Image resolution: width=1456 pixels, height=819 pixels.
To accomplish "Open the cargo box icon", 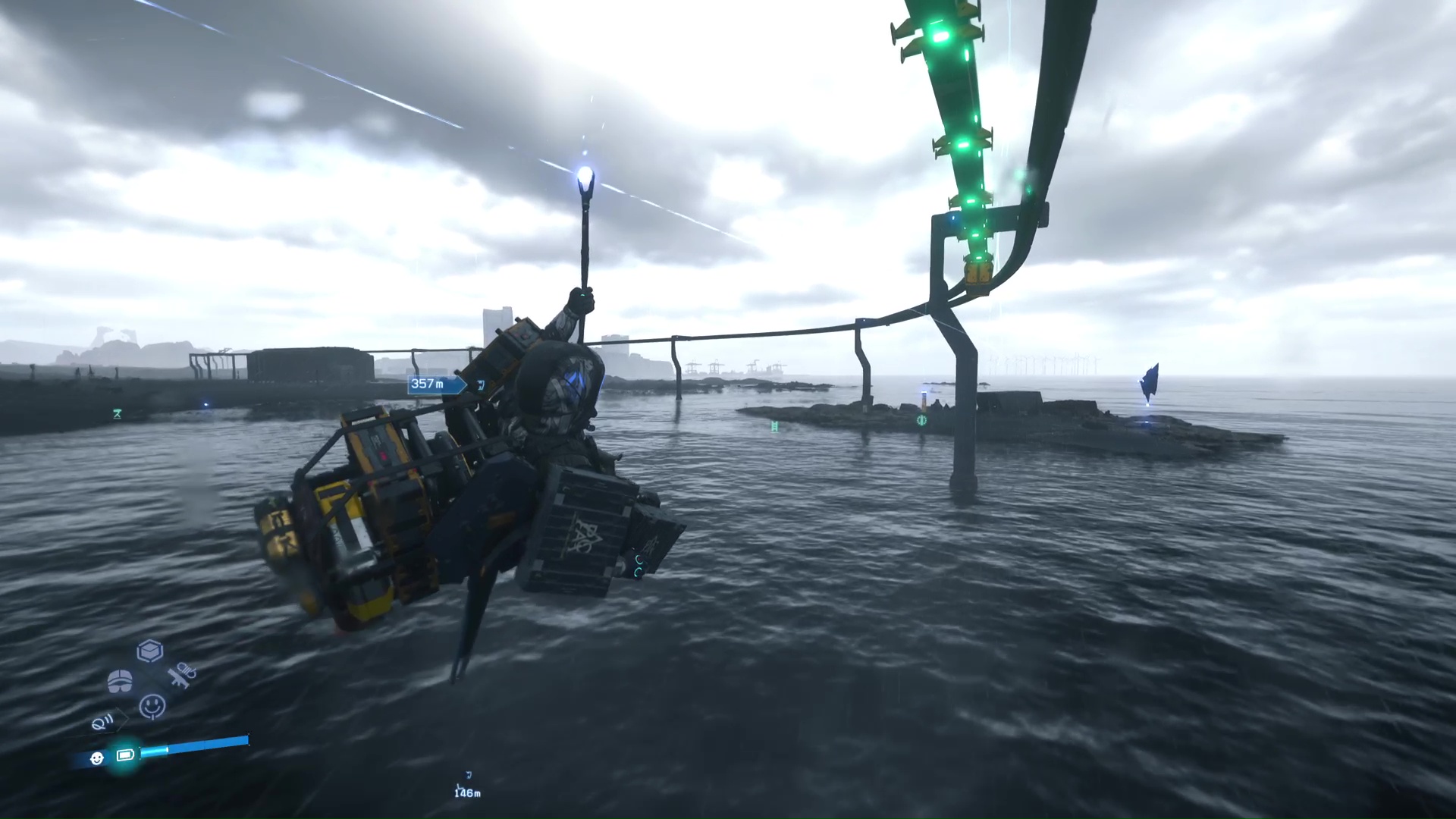I will click(150, 651).
